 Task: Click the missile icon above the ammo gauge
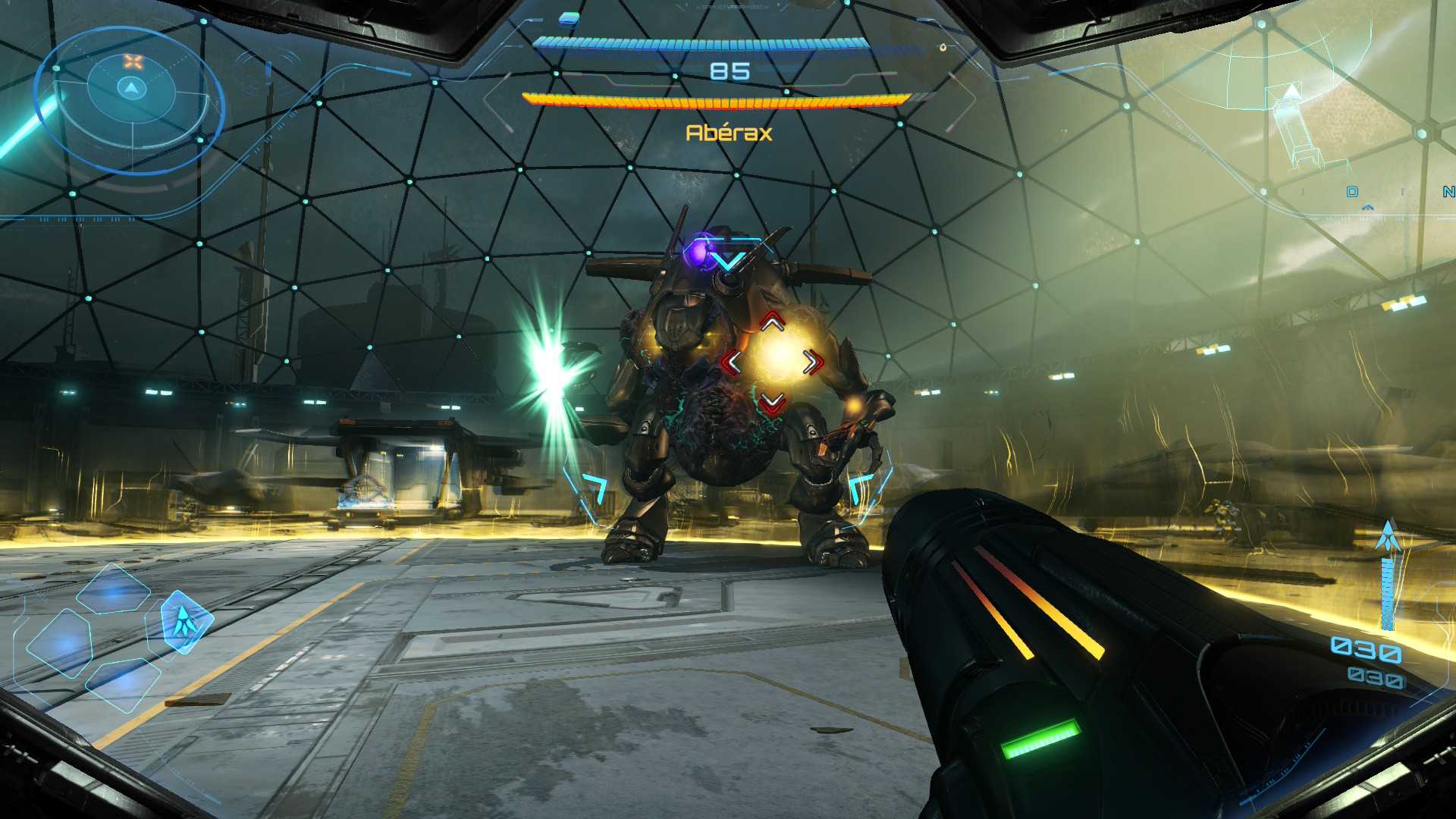point(1388,536)
